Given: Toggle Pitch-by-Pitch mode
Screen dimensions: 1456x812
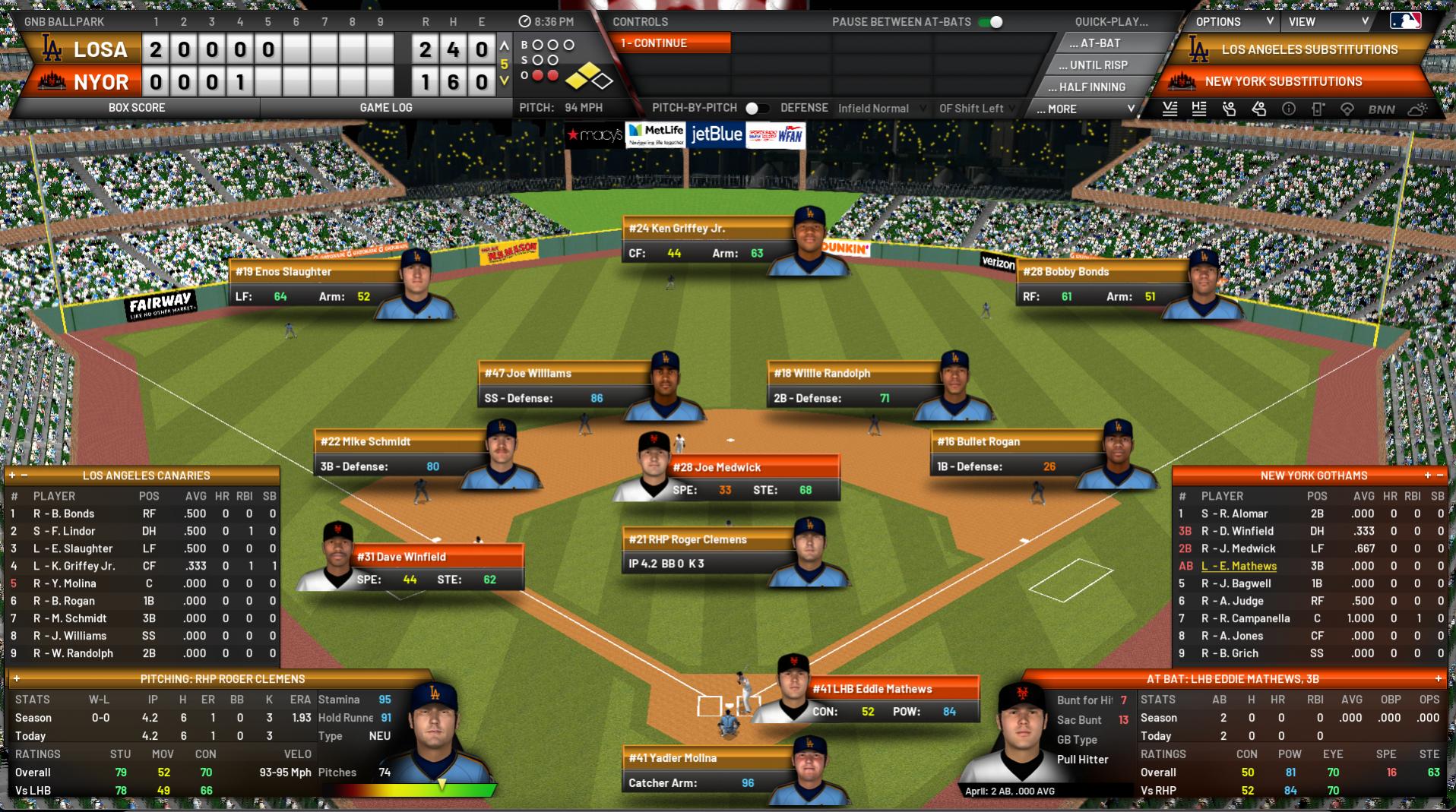Looking at the screenshot, I should pos(756,109).
